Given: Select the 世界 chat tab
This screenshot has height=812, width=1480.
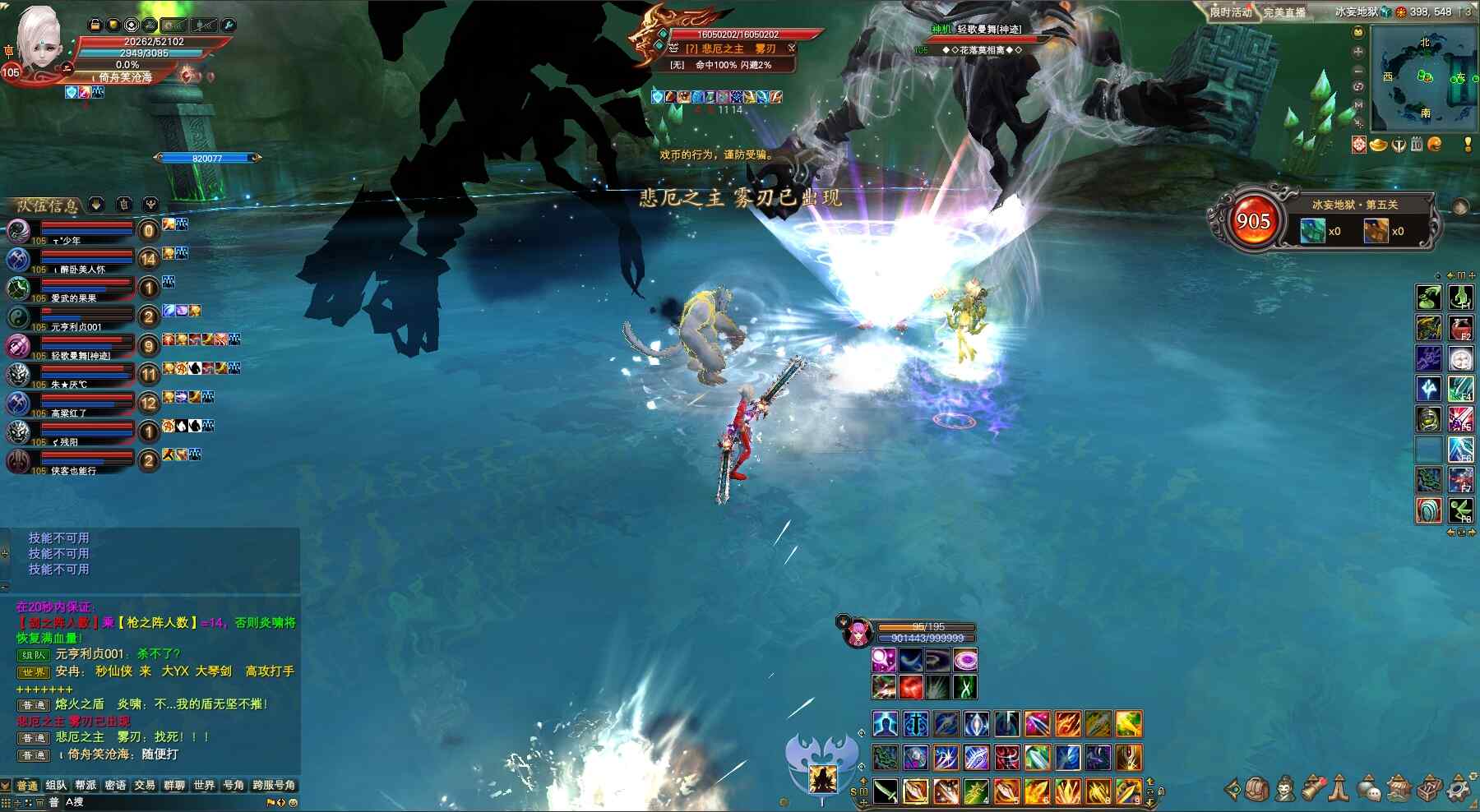Looking at the screenshot, I should click(x=204, y=786).
